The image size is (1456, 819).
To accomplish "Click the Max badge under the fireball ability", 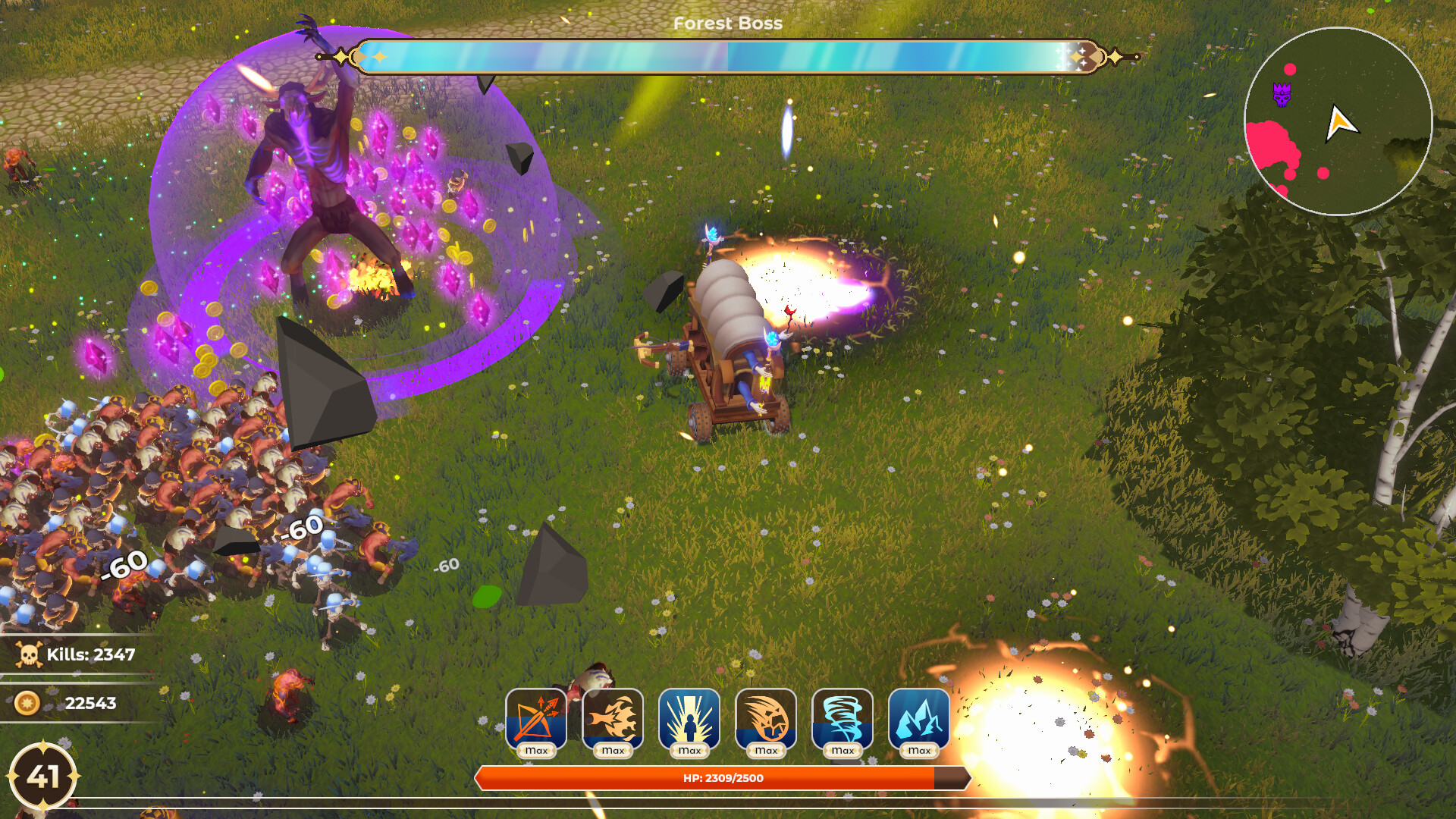I will 613,751.
